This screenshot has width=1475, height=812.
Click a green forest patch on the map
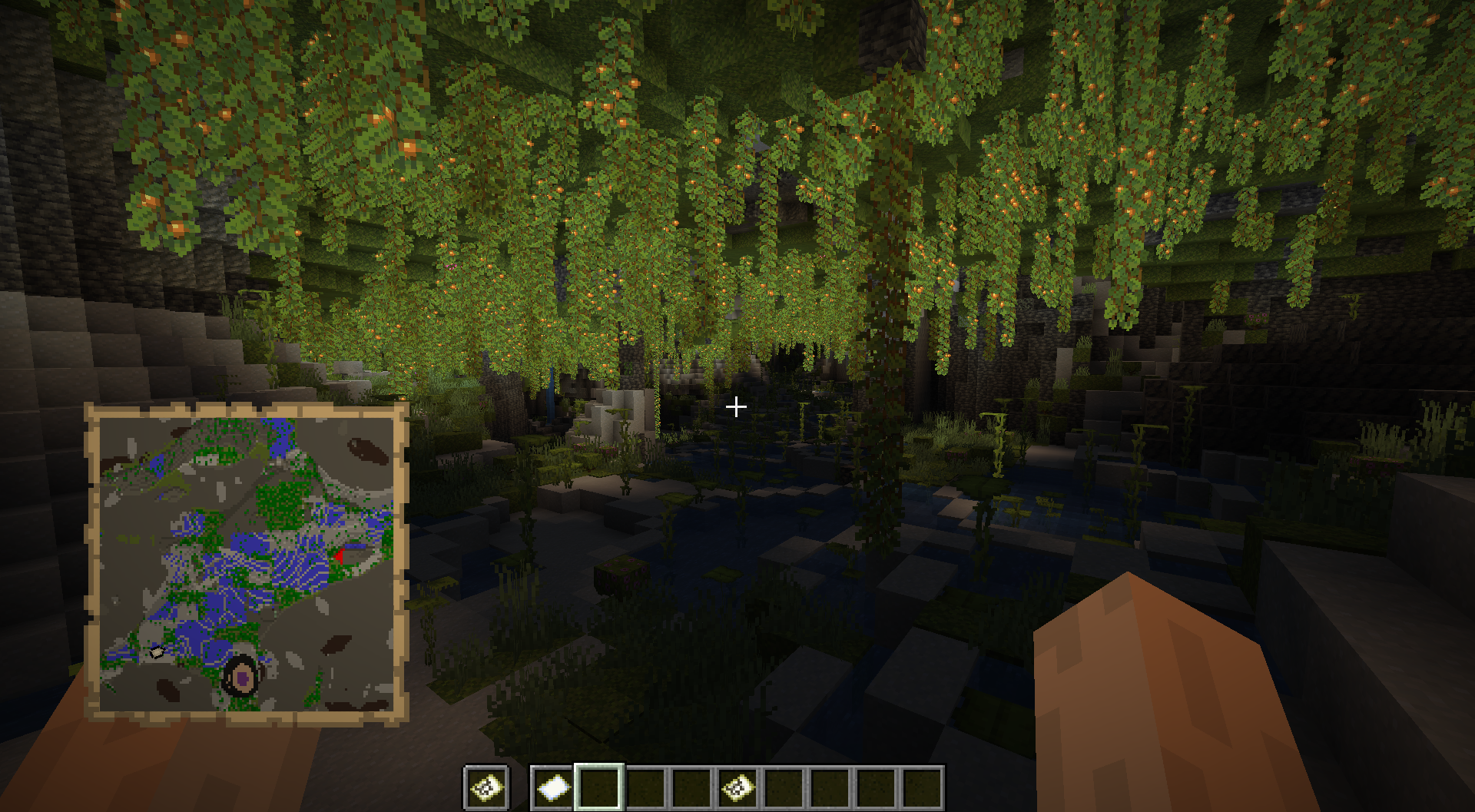(281, 501)
